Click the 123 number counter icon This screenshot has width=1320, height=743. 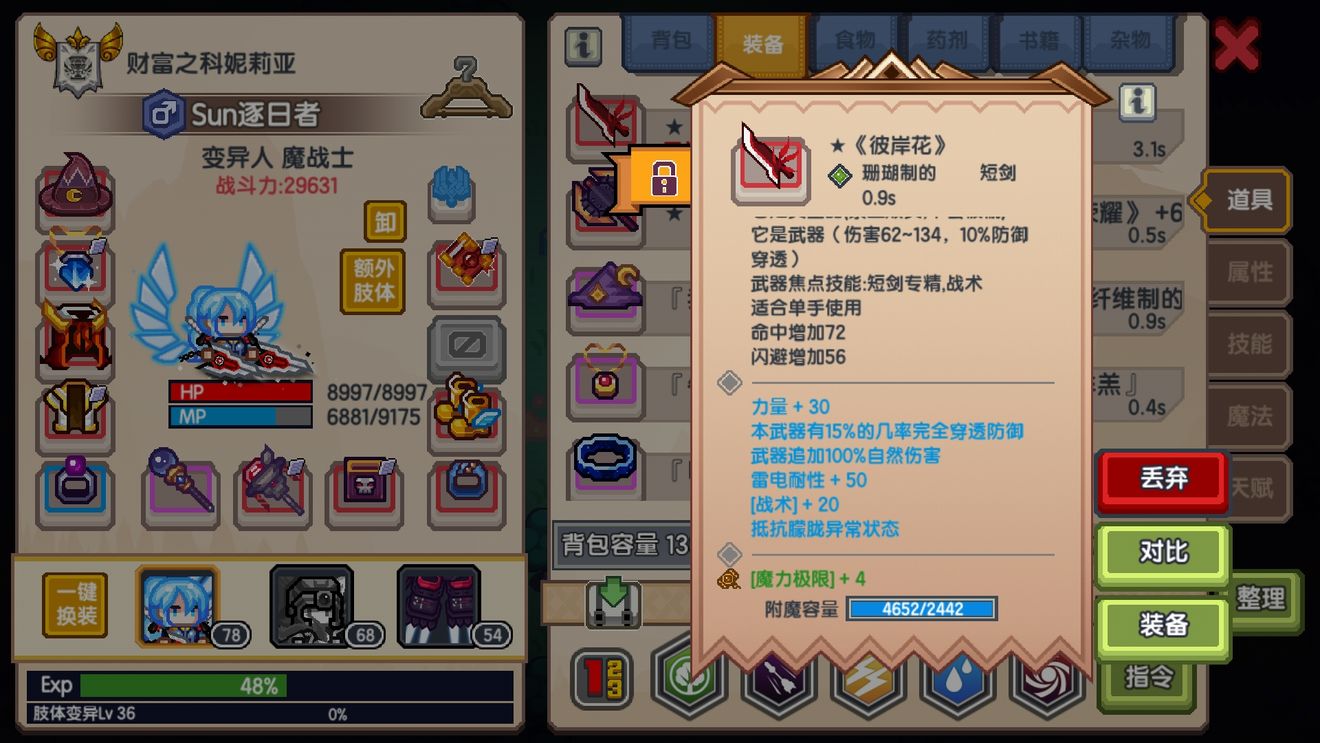(x=600, y=685)
